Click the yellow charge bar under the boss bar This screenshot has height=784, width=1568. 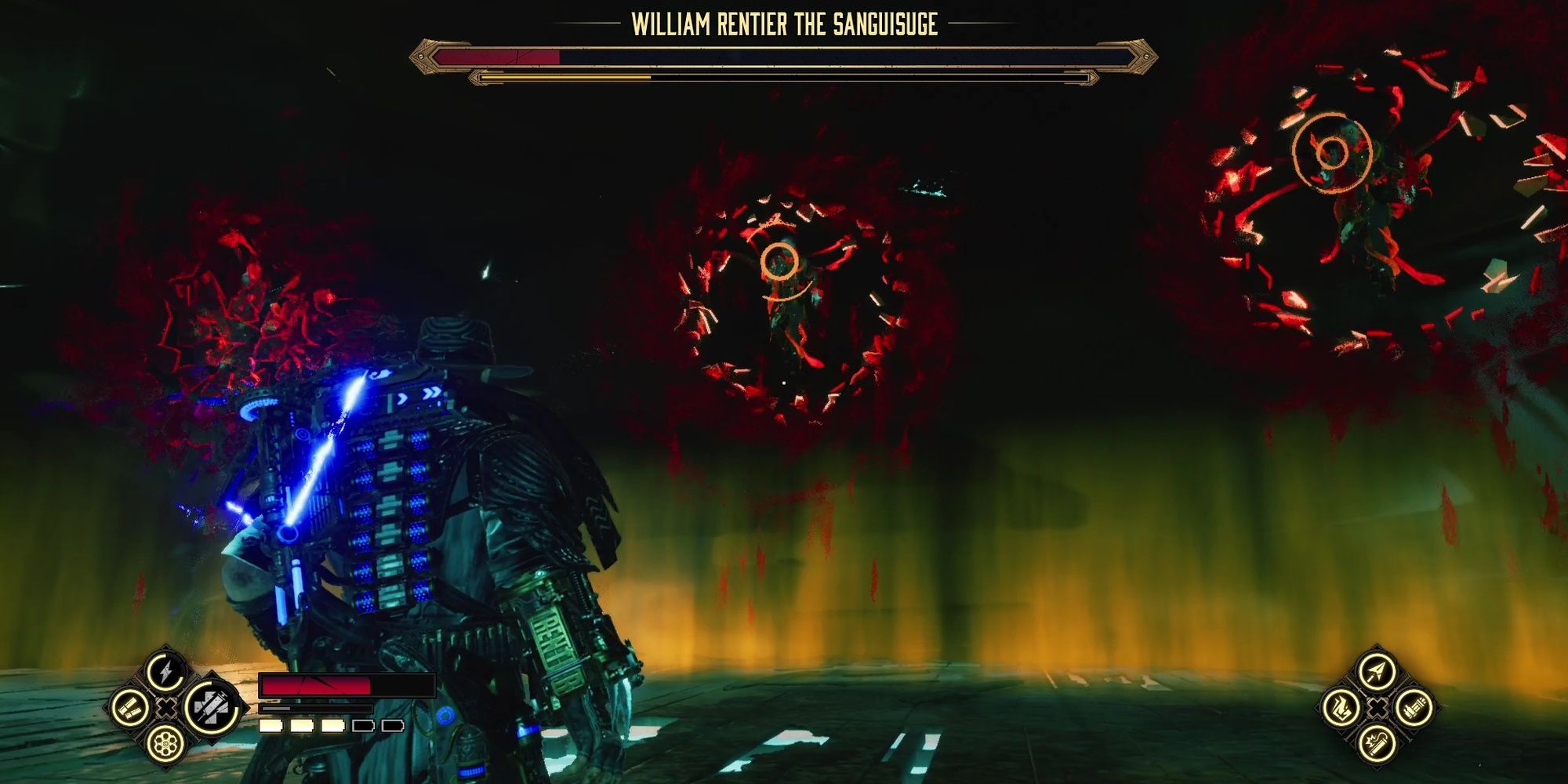[564, 78]
